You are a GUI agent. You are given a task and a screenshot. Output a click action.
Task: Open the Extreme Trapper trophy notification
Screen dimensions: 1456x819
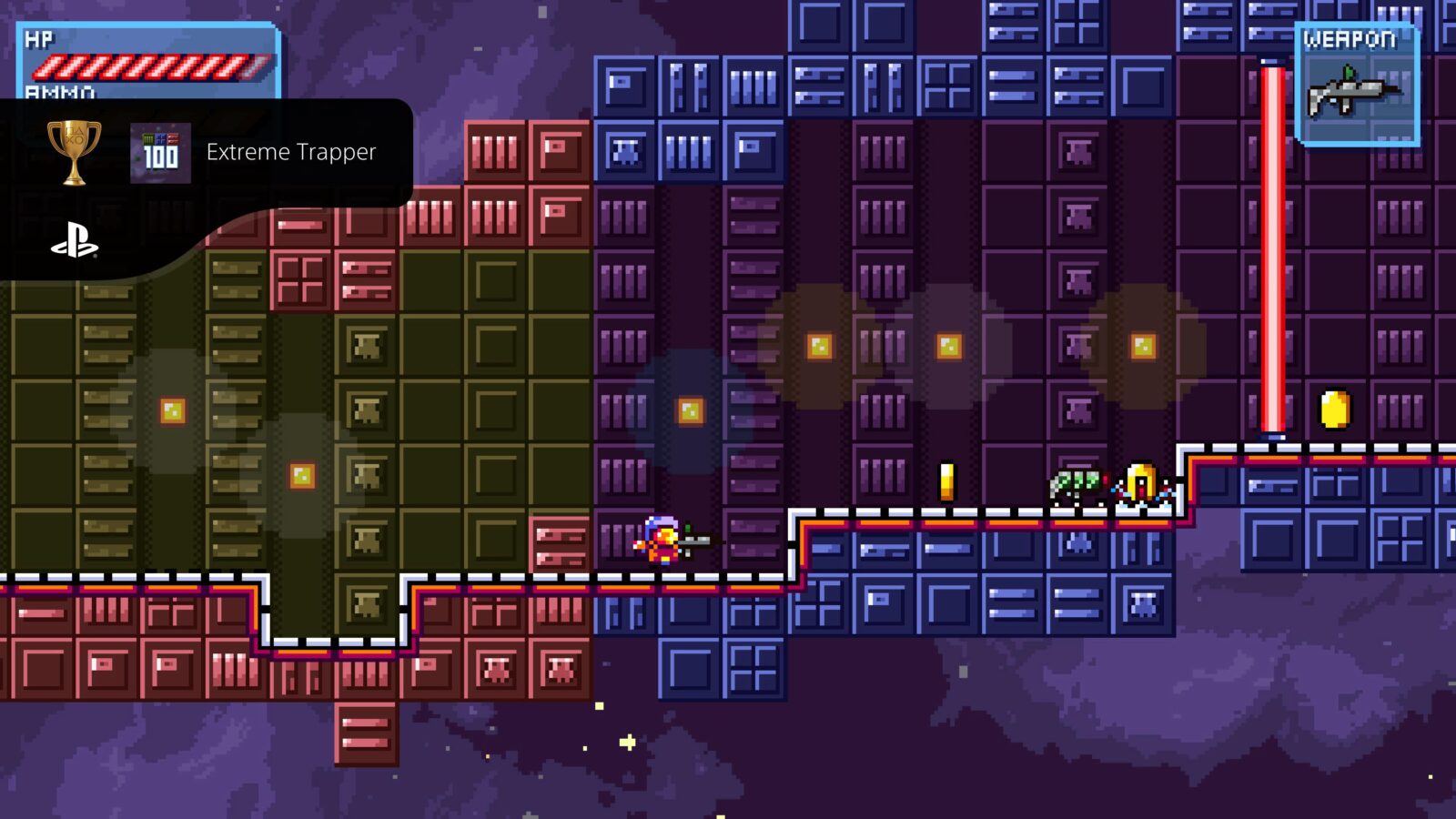[x=291, y=153]
